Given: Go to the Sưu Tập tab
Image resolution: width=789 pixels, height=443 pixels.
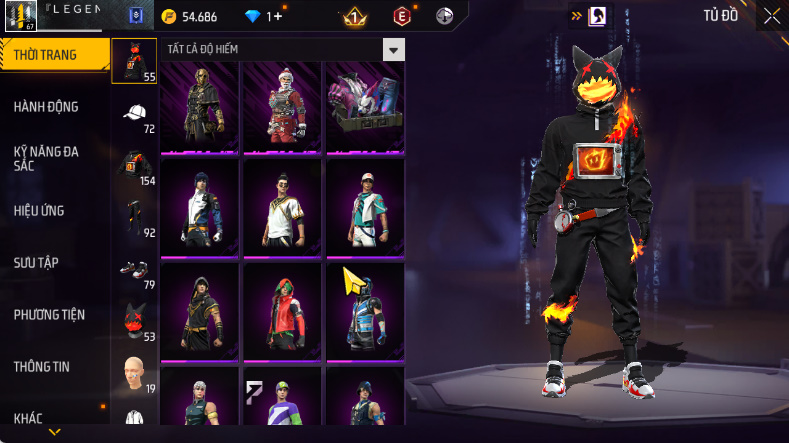Looking at the screenshot, I should tap(36, 262).
